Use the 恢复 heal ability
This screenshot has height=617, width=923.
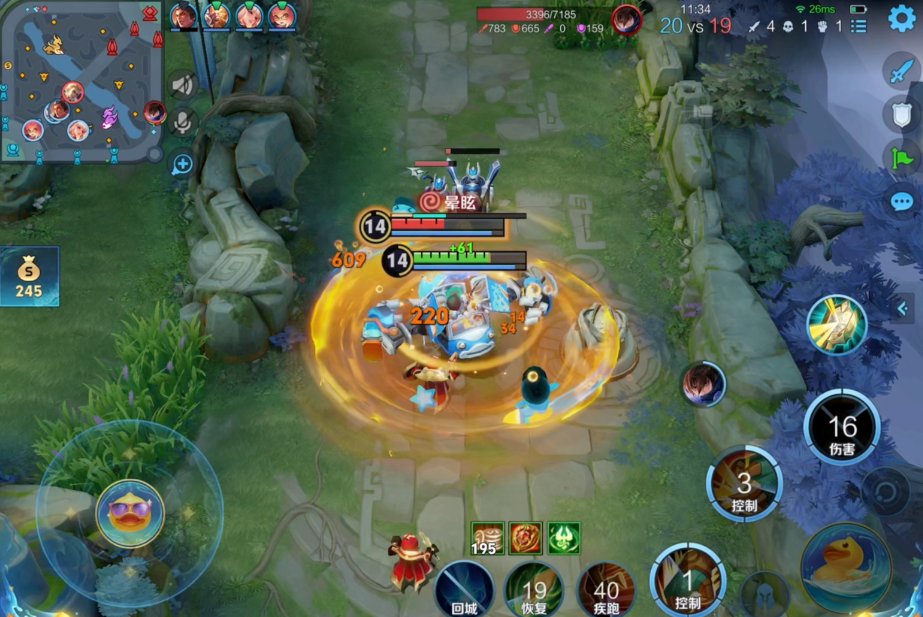[534, 588]
